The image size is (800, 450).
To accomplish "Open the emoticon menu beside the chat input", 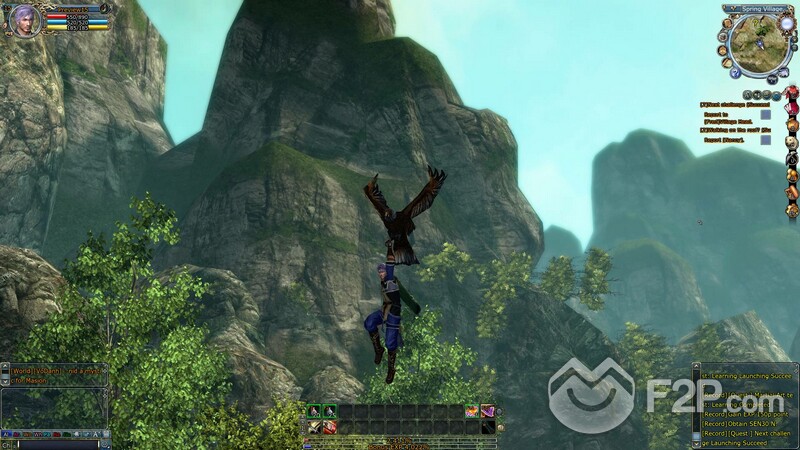I will [104, 444].
